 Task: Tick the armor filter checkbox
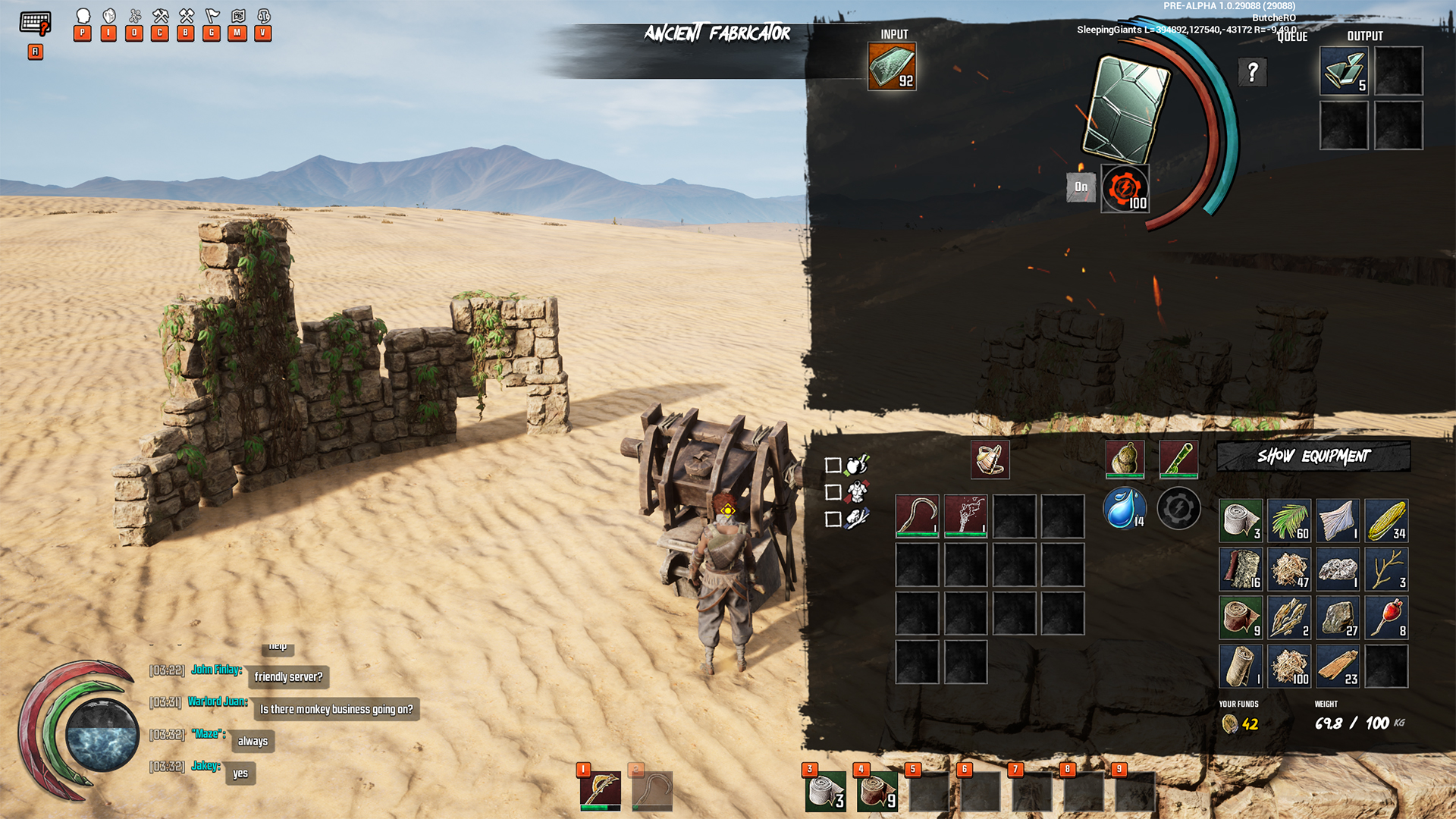[x=833, y=492]
